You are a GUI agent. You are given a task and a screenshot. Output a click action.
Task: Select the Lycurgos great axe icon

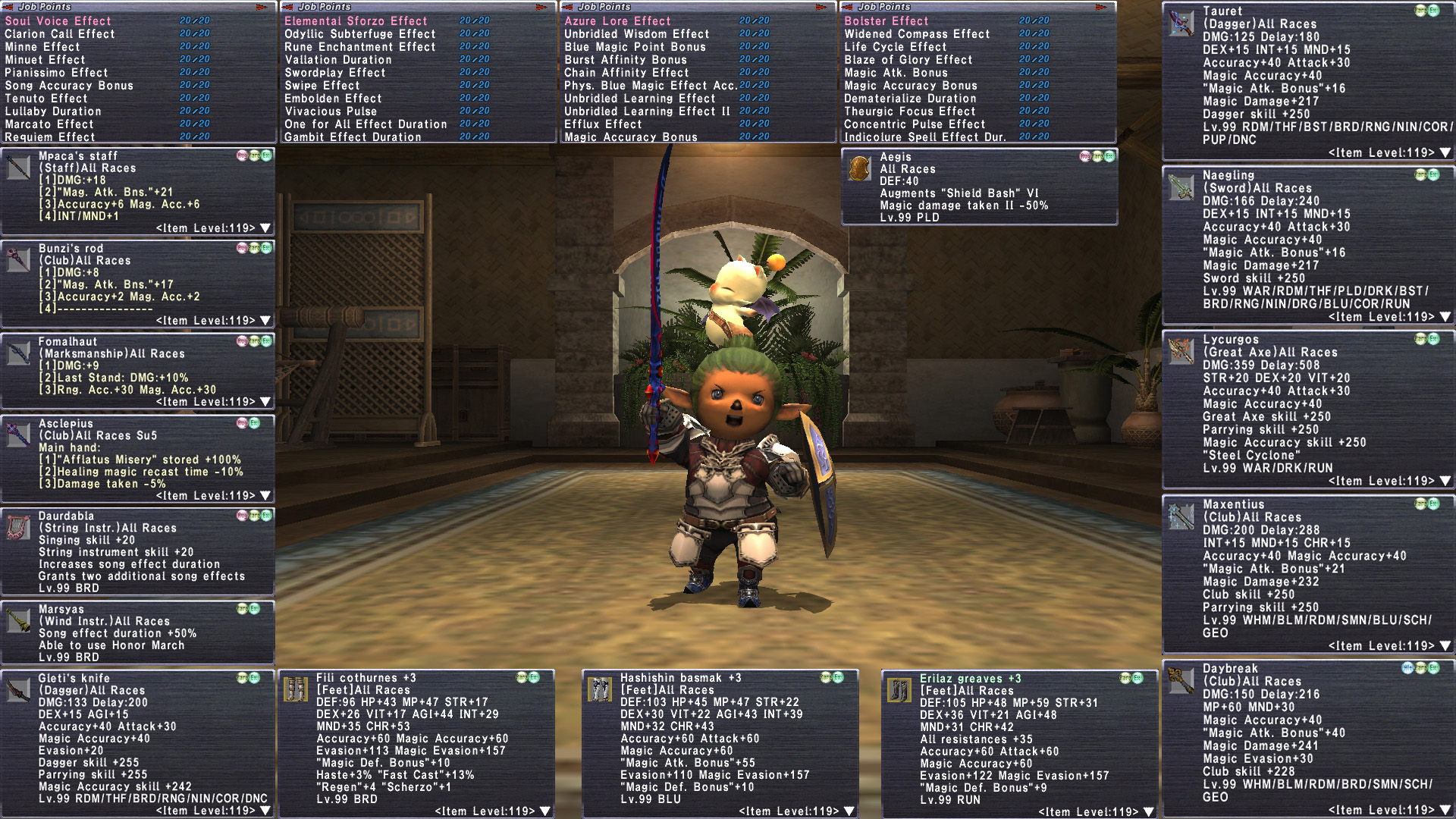point(1181,351)
